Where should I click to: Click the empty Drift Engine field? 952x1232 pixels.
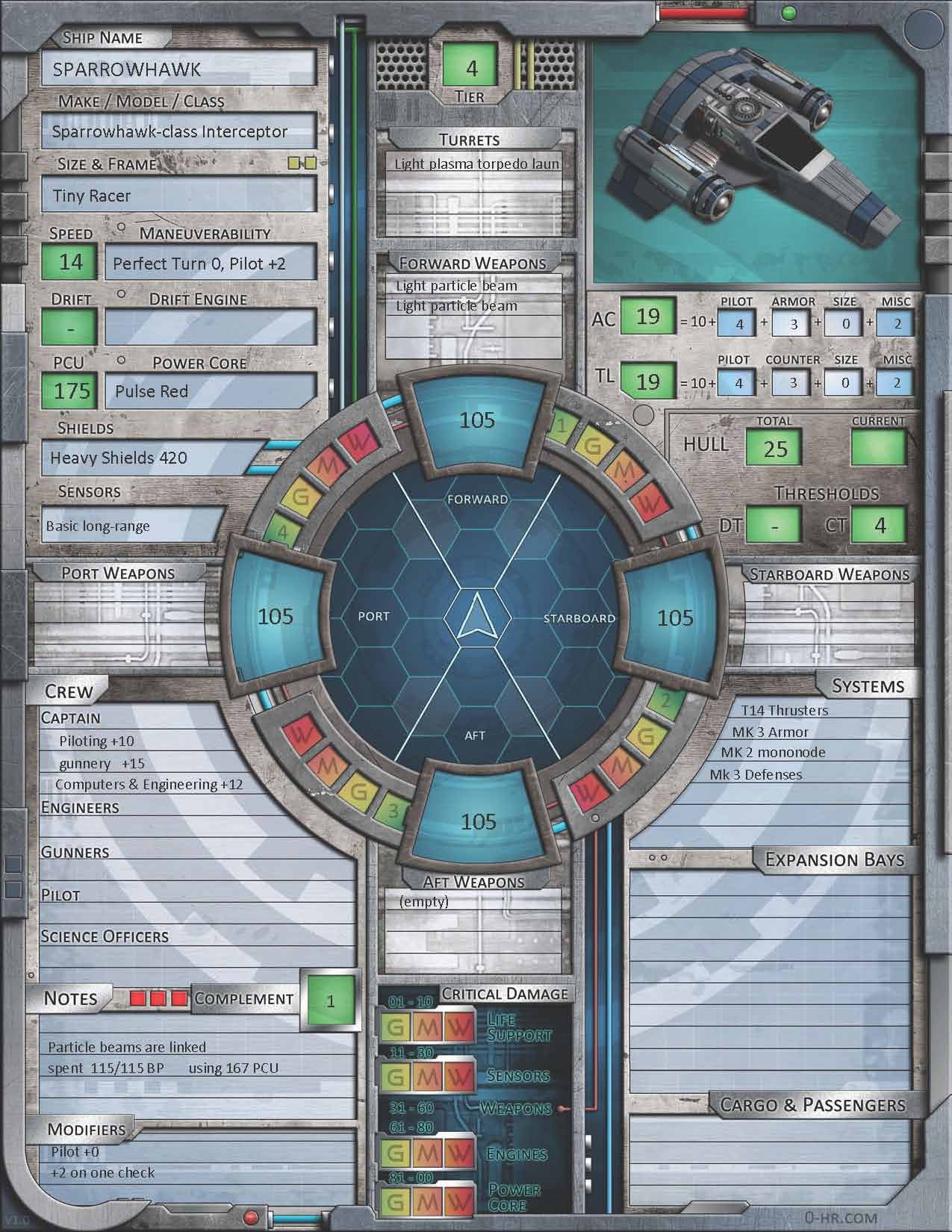211,327
